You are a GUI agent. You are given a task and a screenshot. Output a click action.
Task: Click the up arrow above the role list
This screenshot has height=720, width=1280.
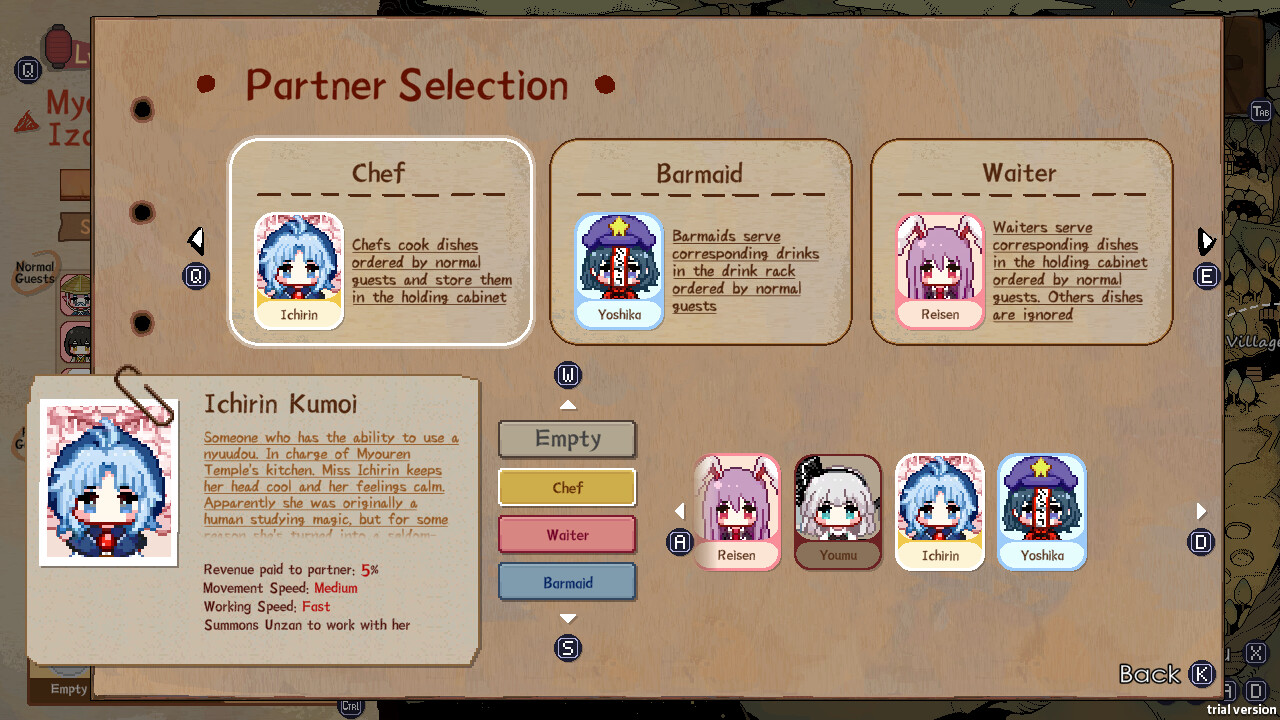point(567,404)
